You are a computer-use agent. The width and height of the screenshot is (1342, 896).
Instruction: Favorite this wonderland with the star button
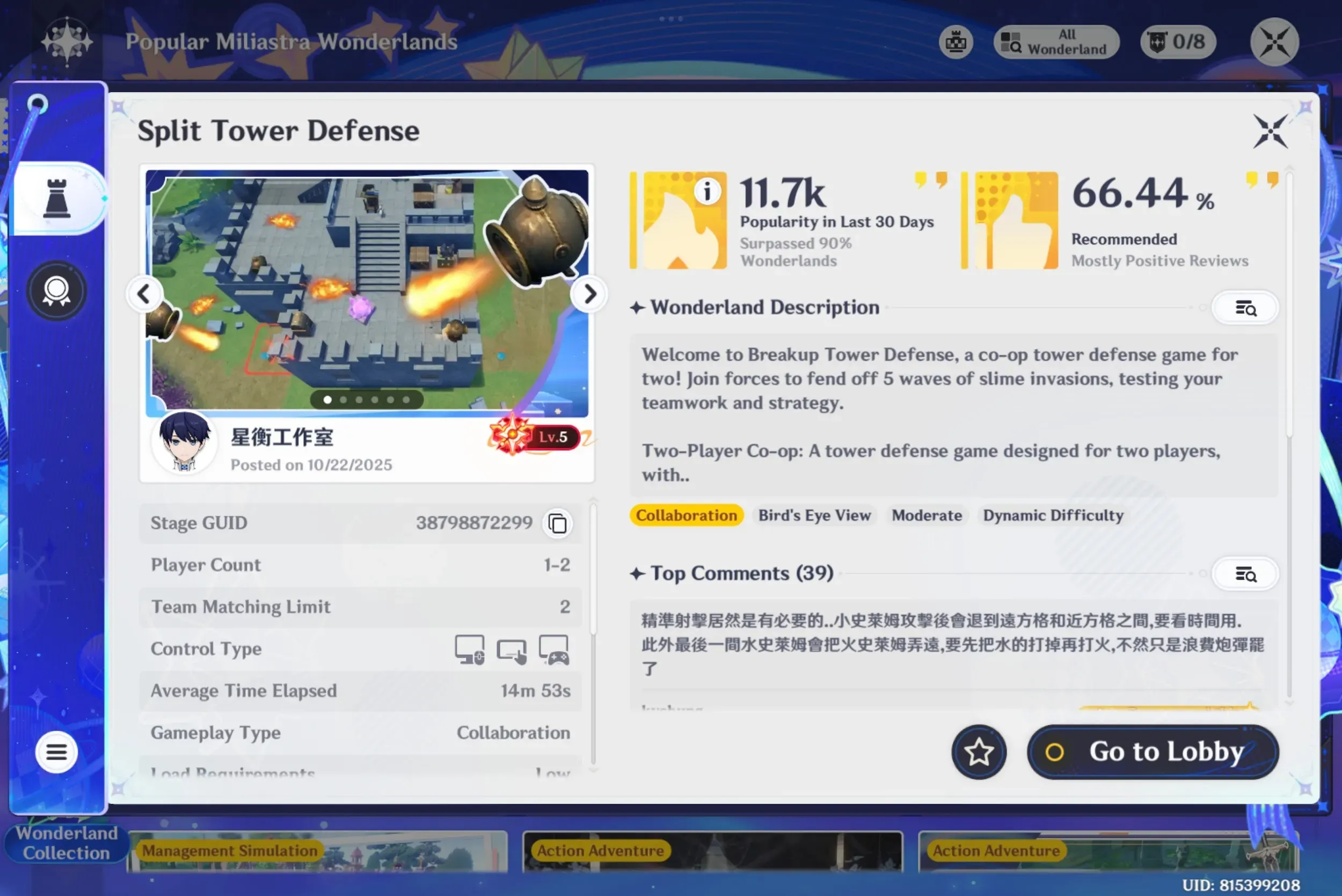tap(979, 752)
